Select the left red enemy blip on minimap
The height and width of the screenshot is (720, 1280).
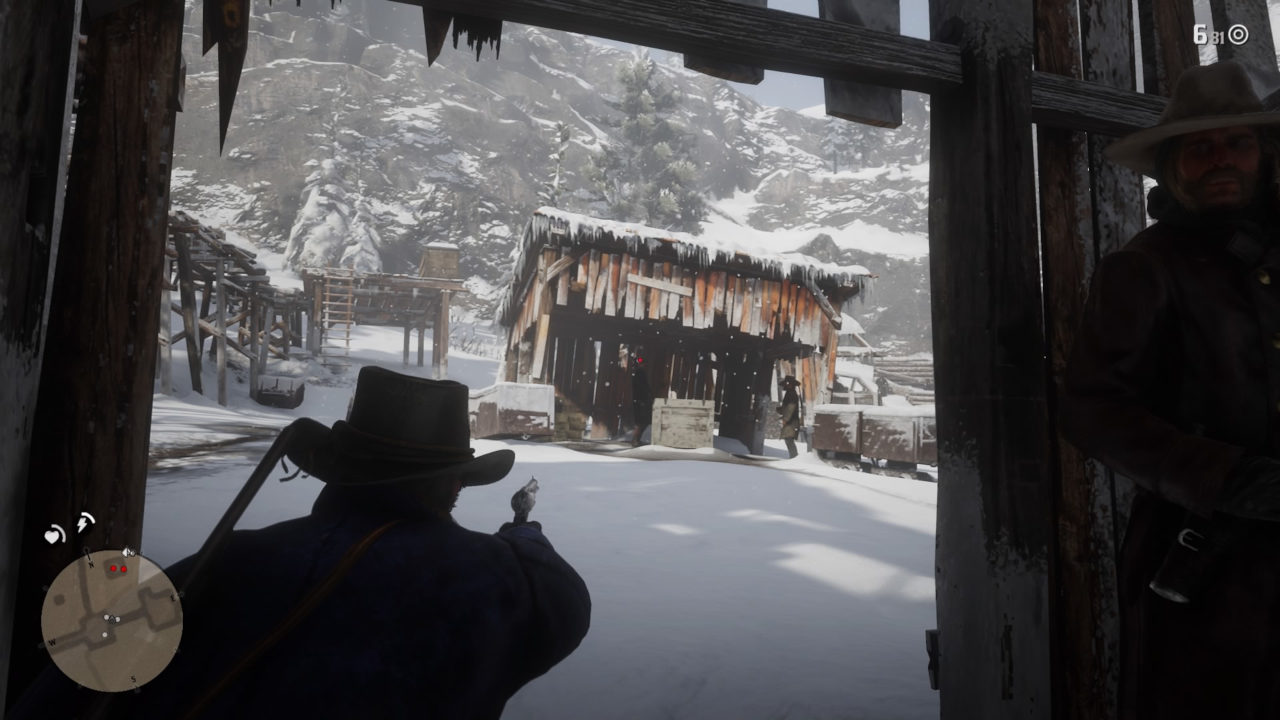point(113,567)
